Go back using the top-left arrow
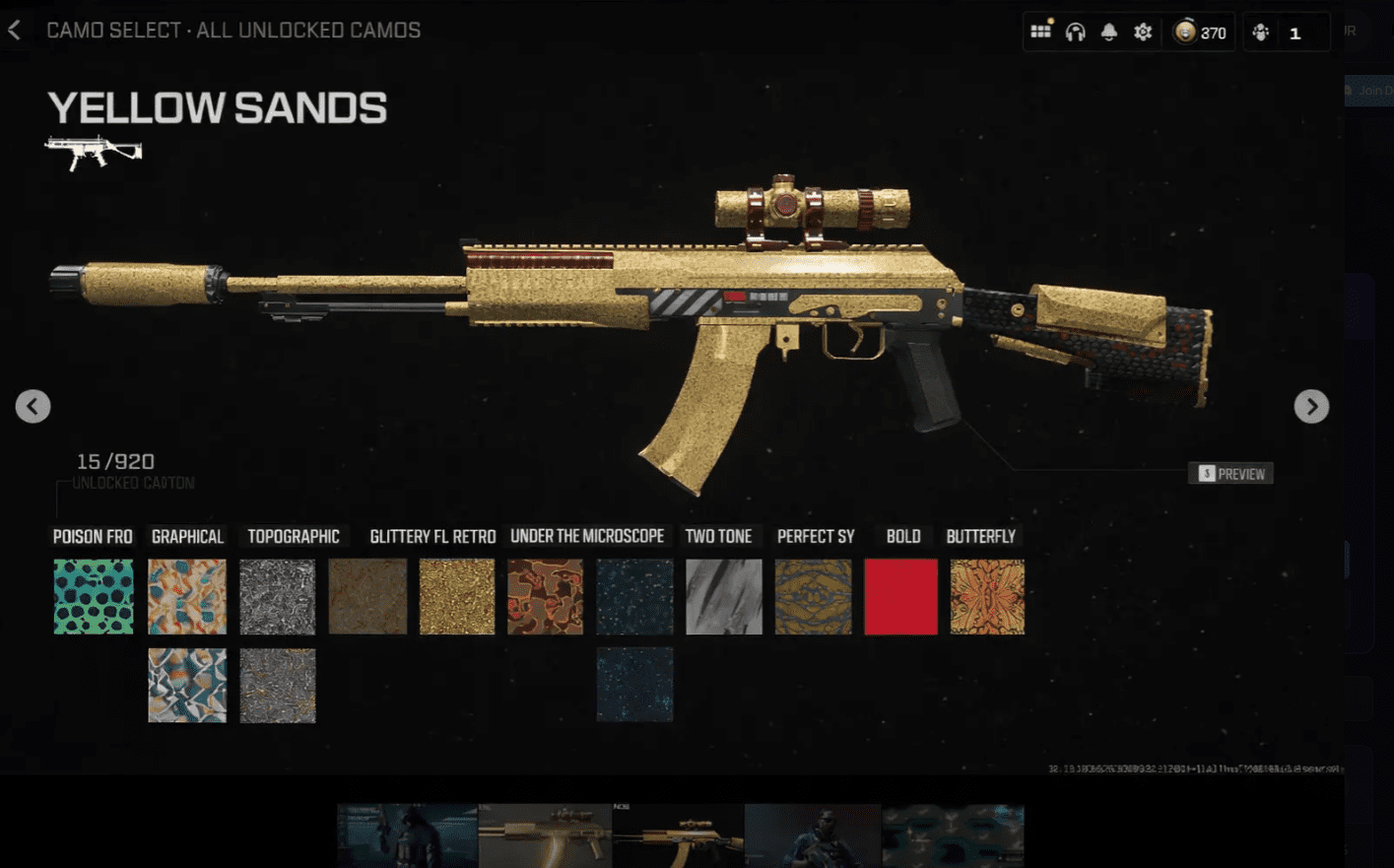This screenshot has height=868, width=1394. click(x=15, y=31)
